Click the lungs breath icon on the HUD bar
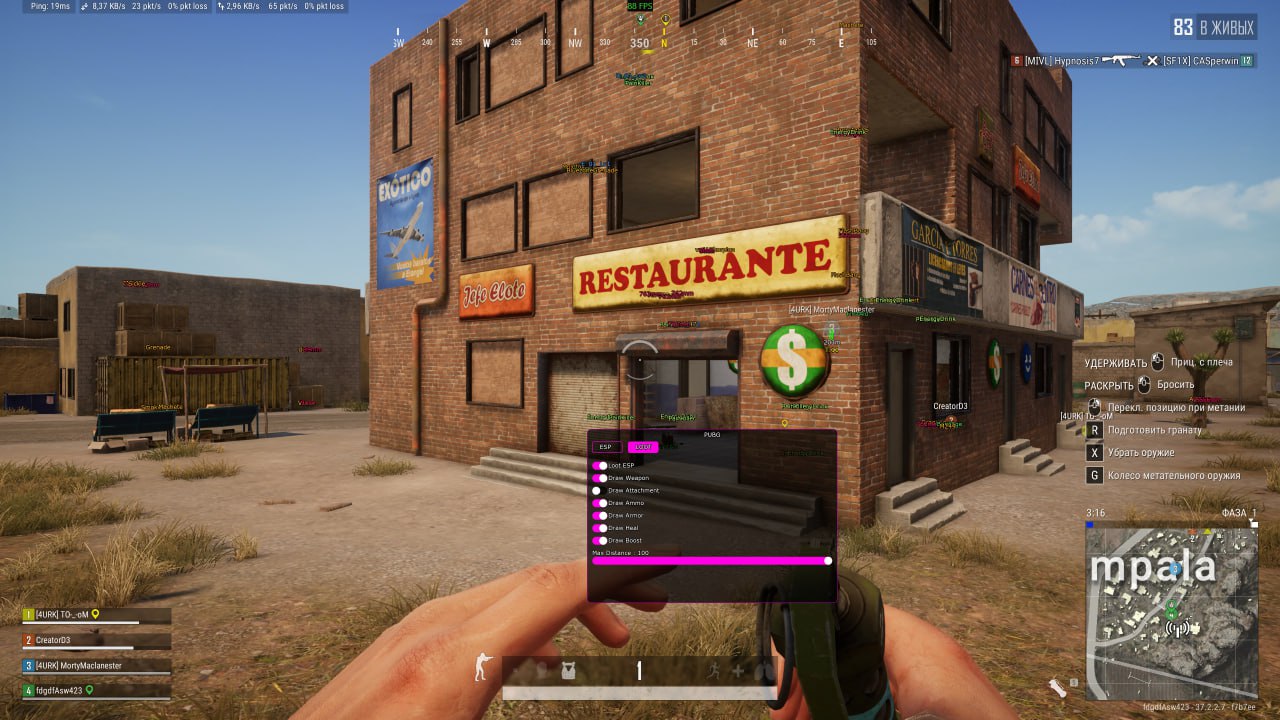 point(763,671)
